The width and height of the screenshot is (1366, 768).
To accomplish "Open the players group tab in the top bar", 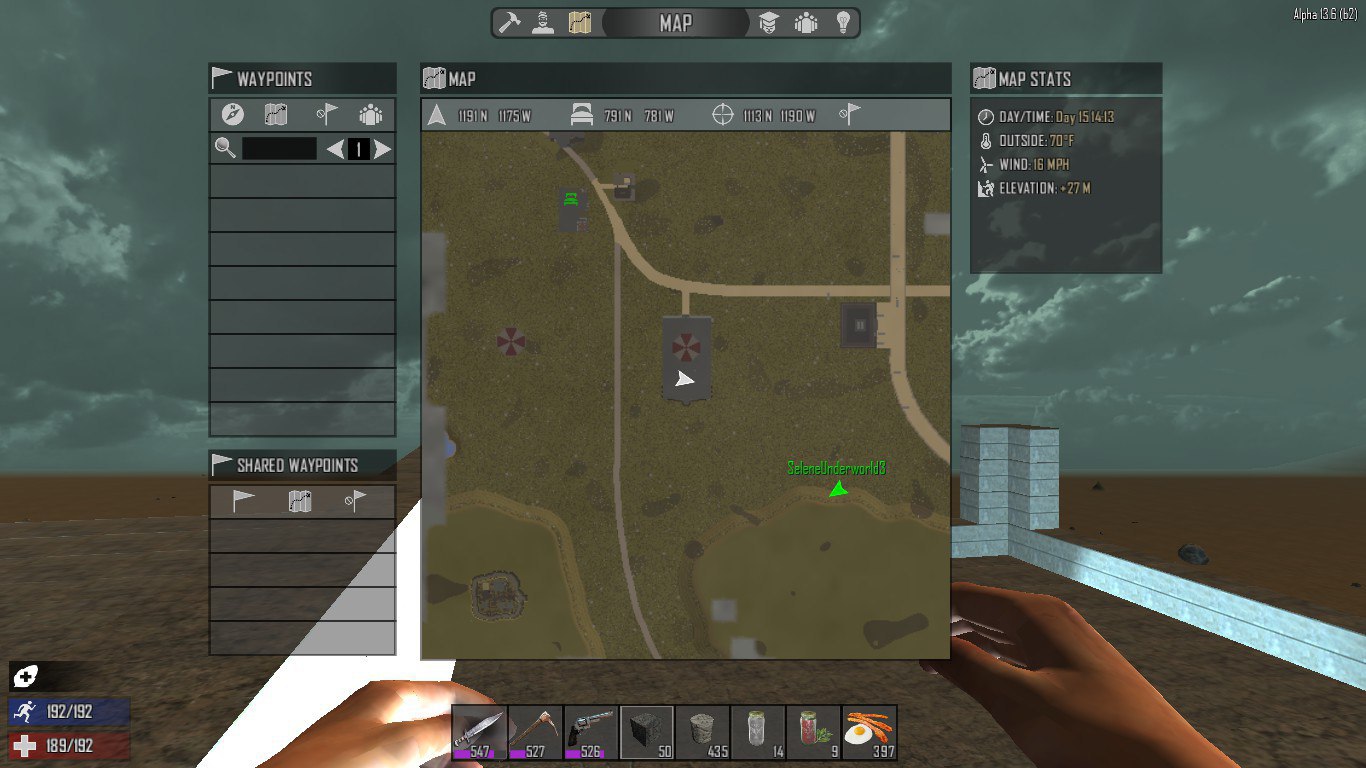I will point(806,23).
